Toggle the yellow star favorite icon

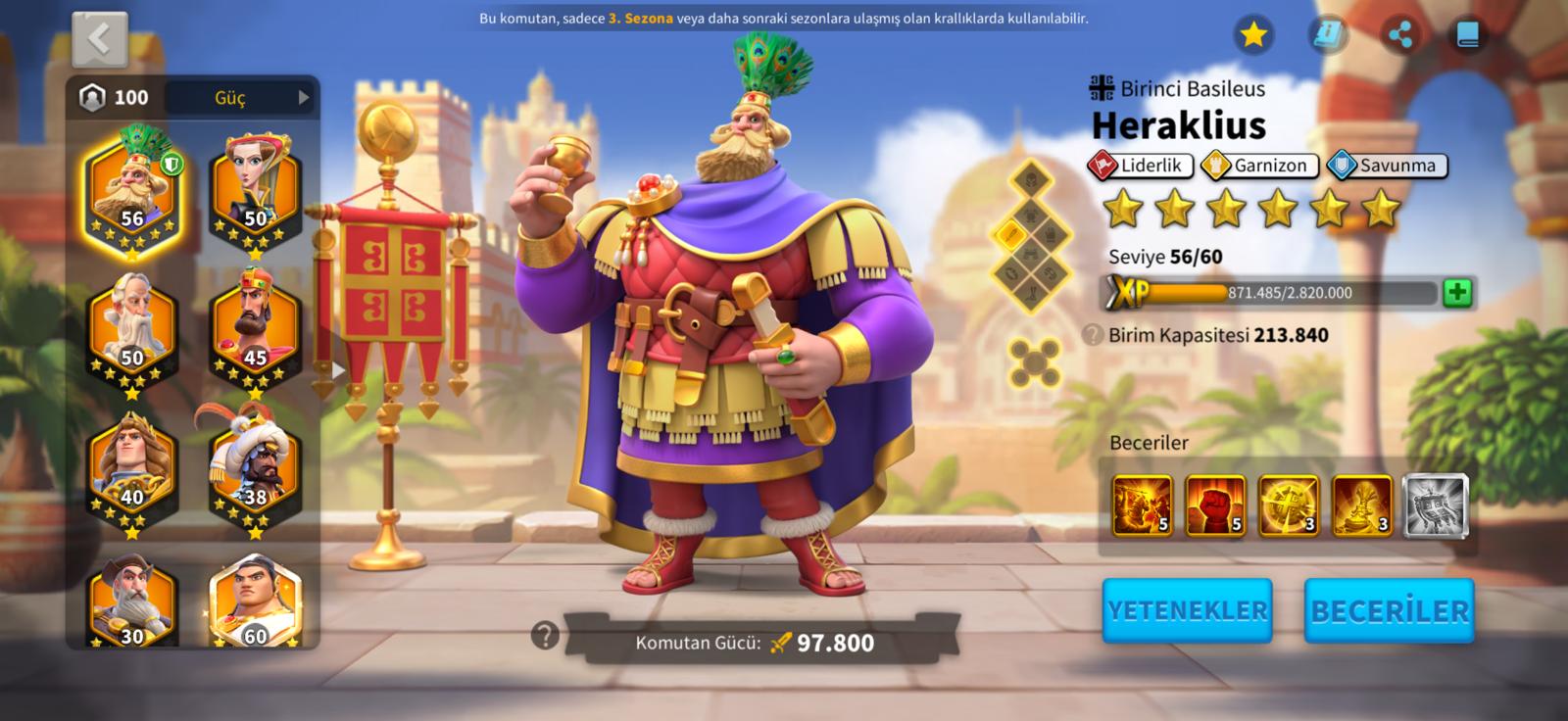1253,35
